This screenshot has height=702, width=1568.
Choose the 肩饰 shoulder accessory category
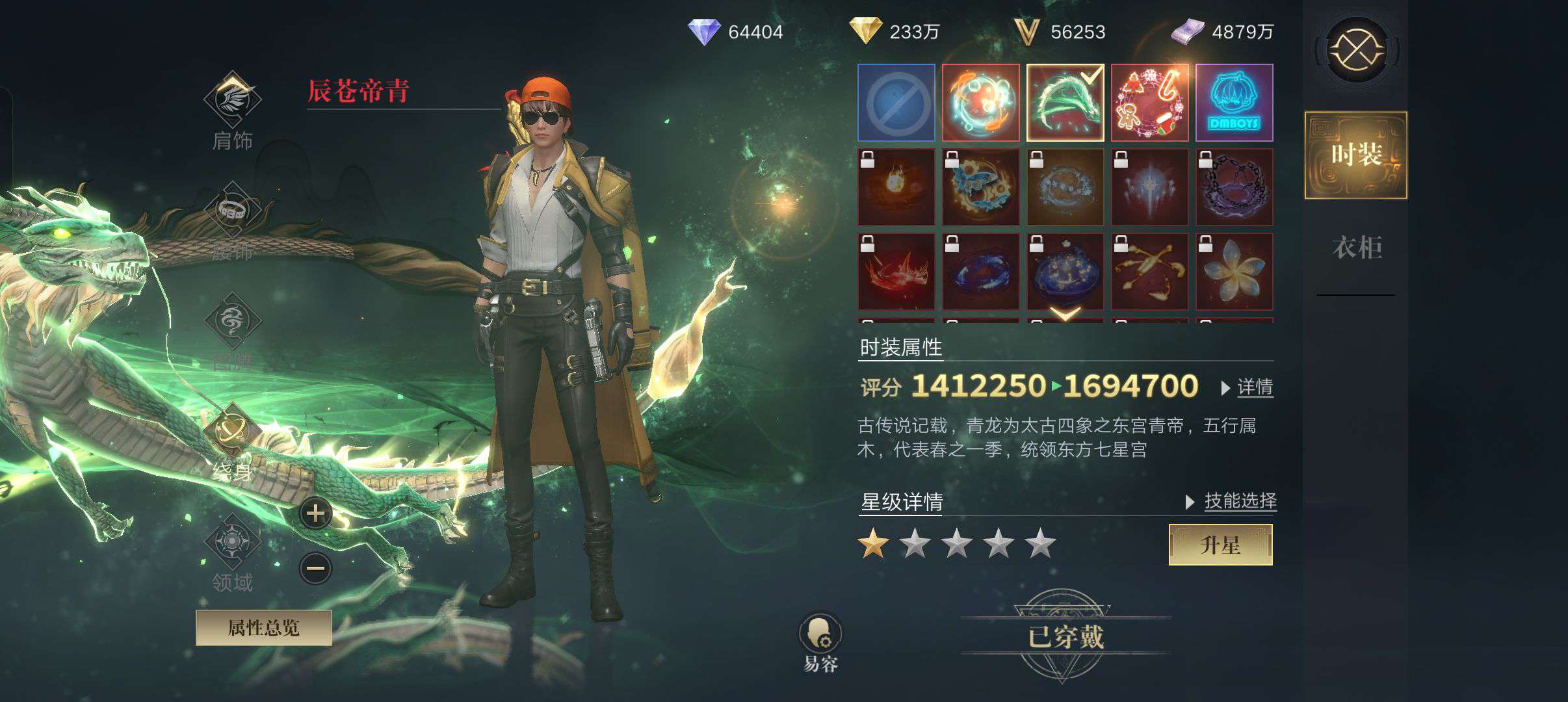pos(233,109)
